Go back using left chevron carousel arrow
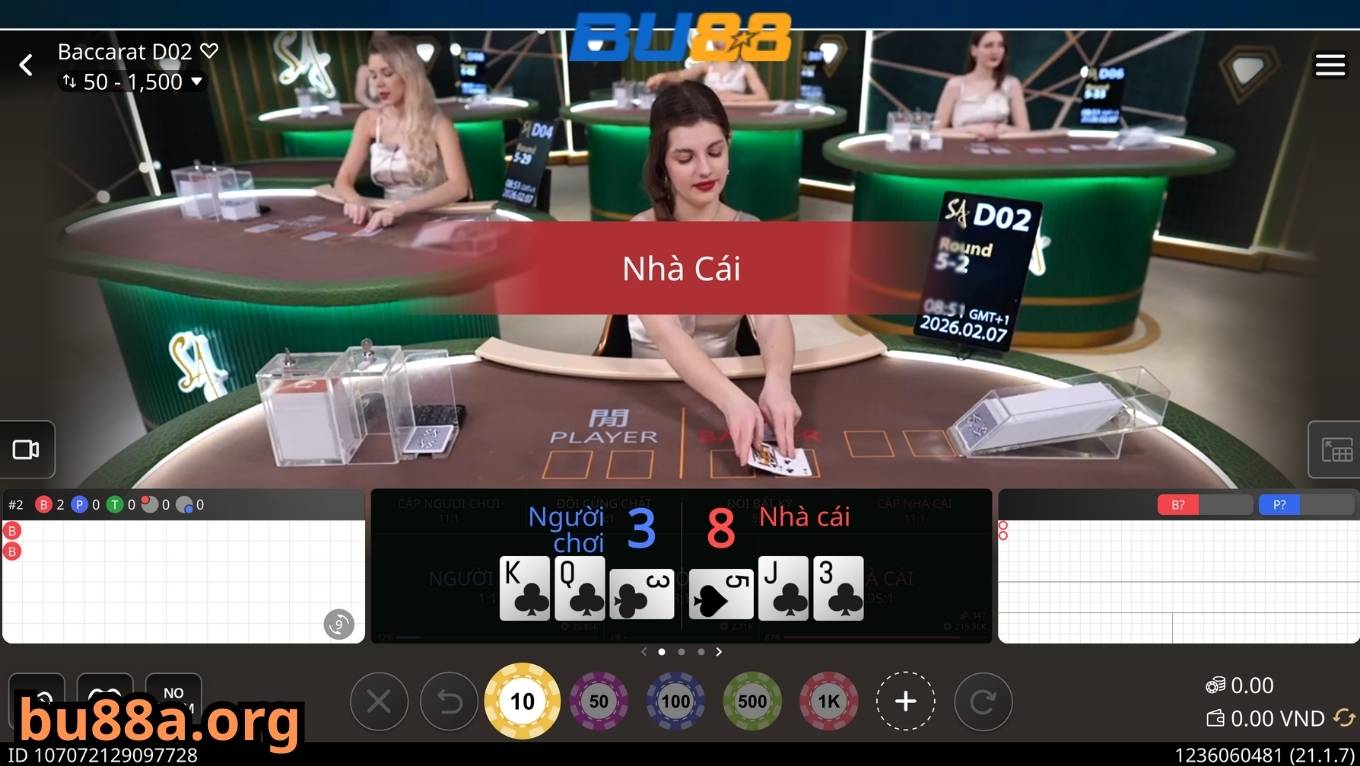 [x=644, y=651]
